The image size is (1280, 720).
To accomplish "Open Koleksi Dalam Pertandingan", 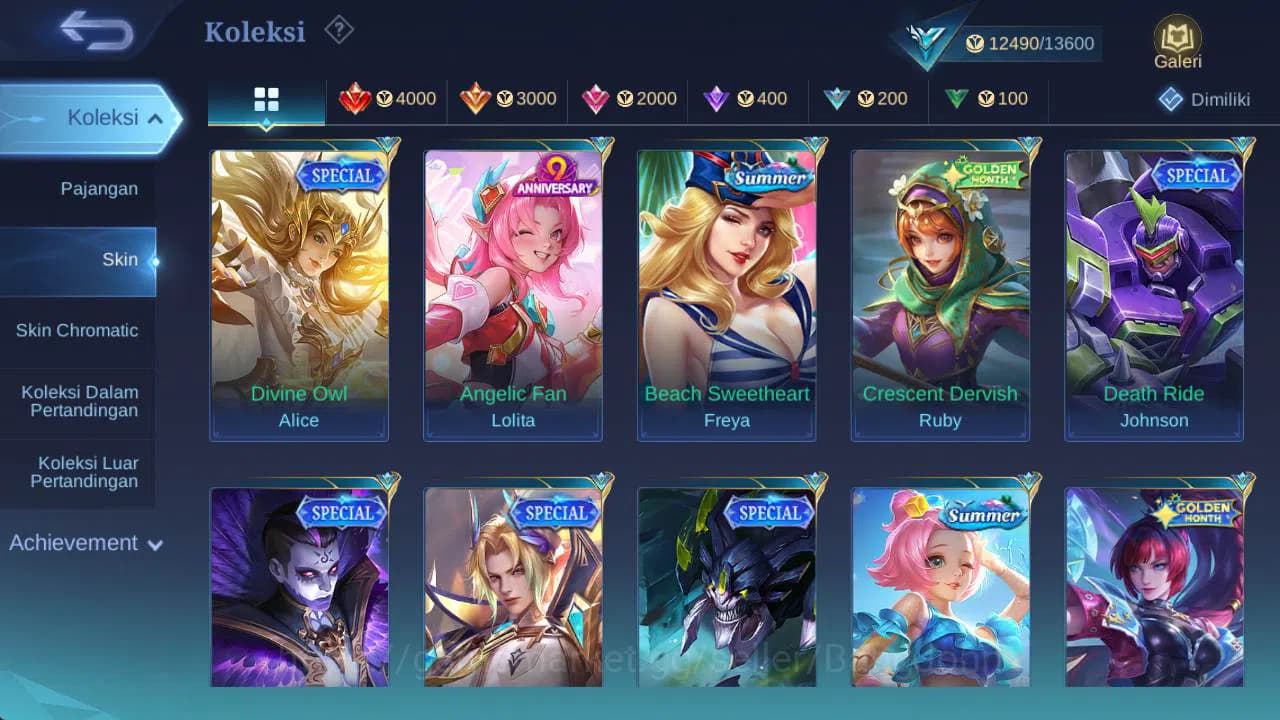I will (79, 401).
